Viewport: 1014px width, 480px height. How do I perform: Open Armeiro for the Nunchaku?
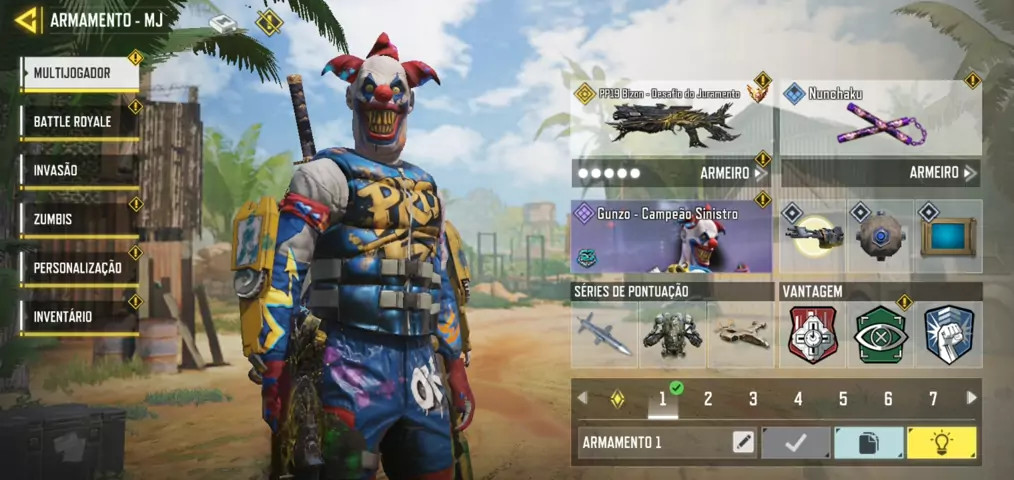(942, 173)
